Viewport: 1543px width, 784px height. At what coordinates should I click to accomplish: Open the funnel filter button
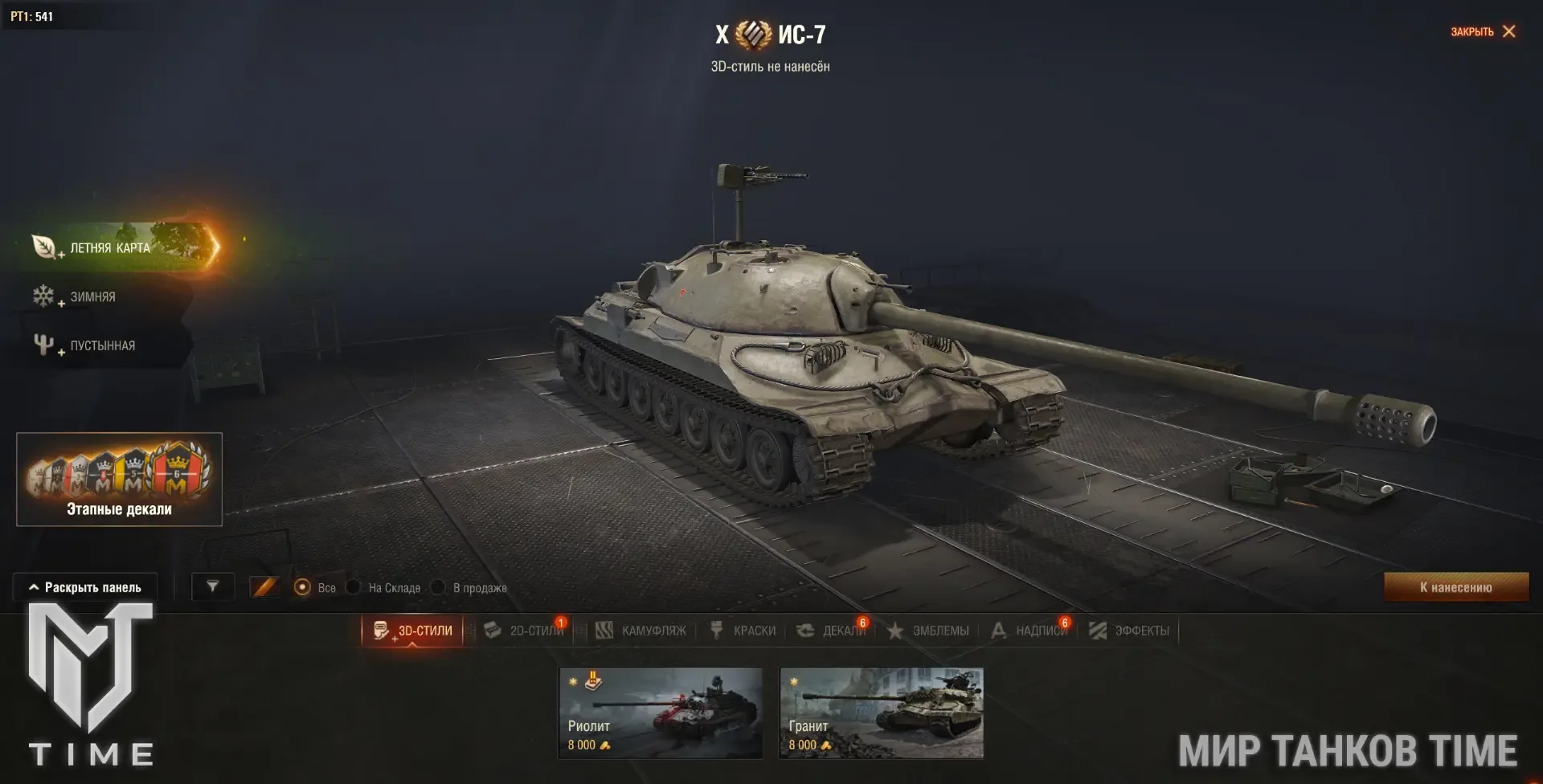(213, 587)
